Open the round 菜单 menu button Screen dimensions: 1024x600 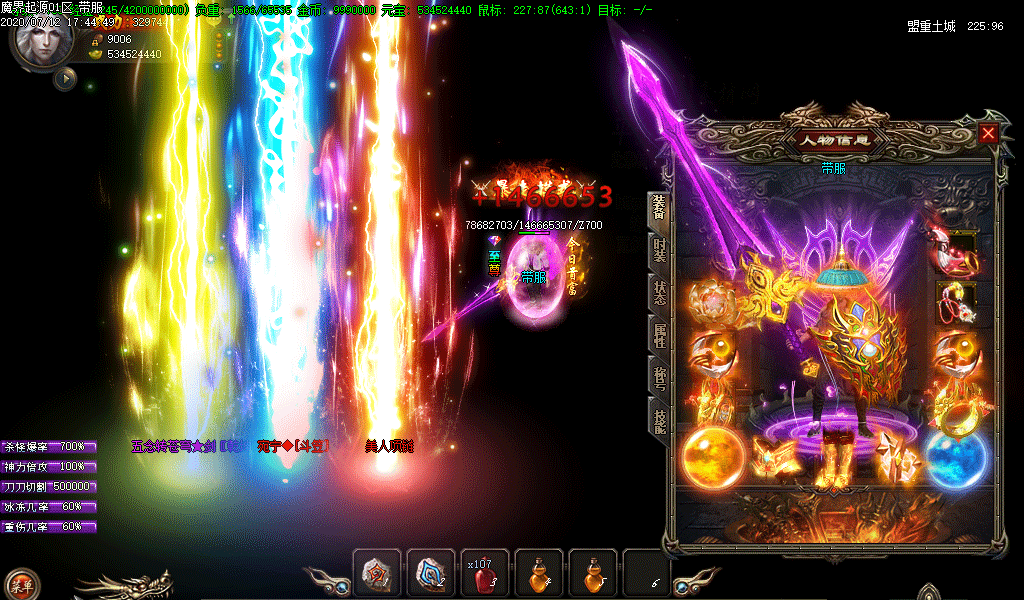[x=20, y=584]
